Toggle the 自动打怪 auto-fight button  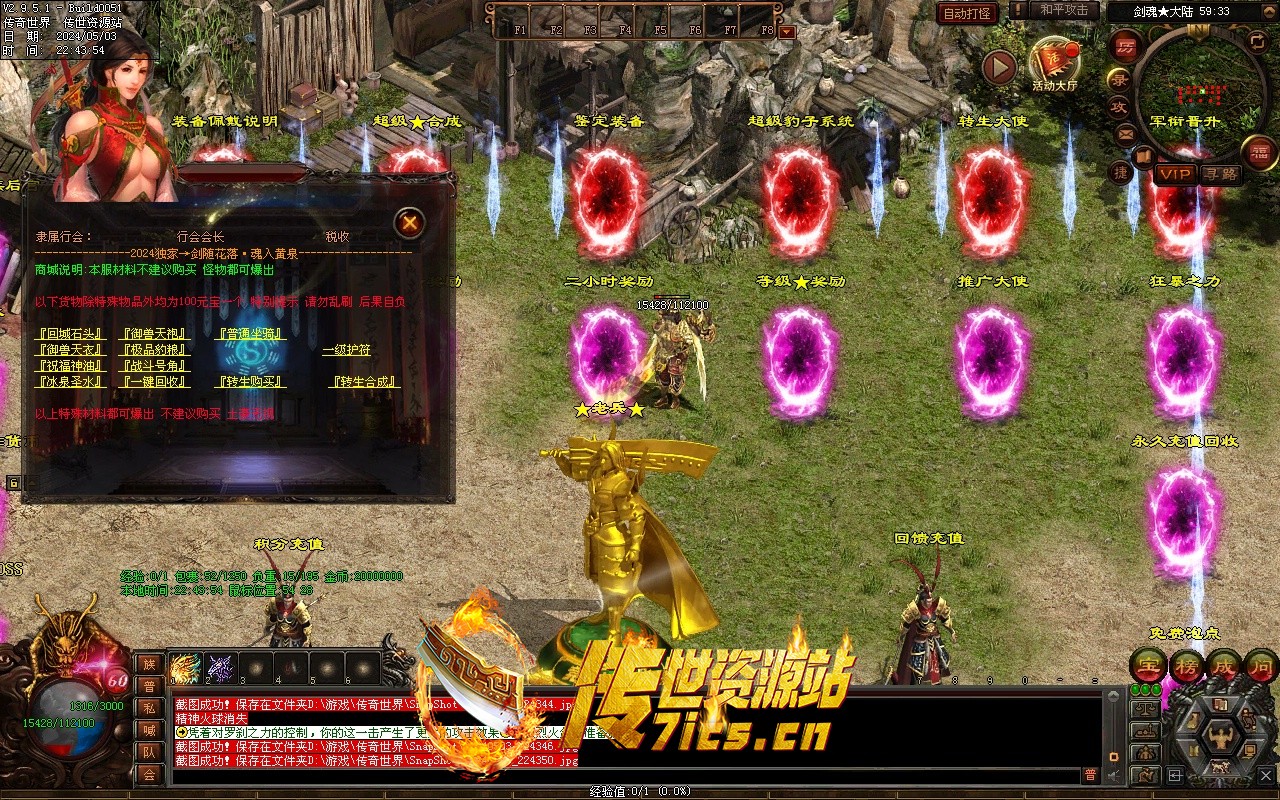point(967,13)
